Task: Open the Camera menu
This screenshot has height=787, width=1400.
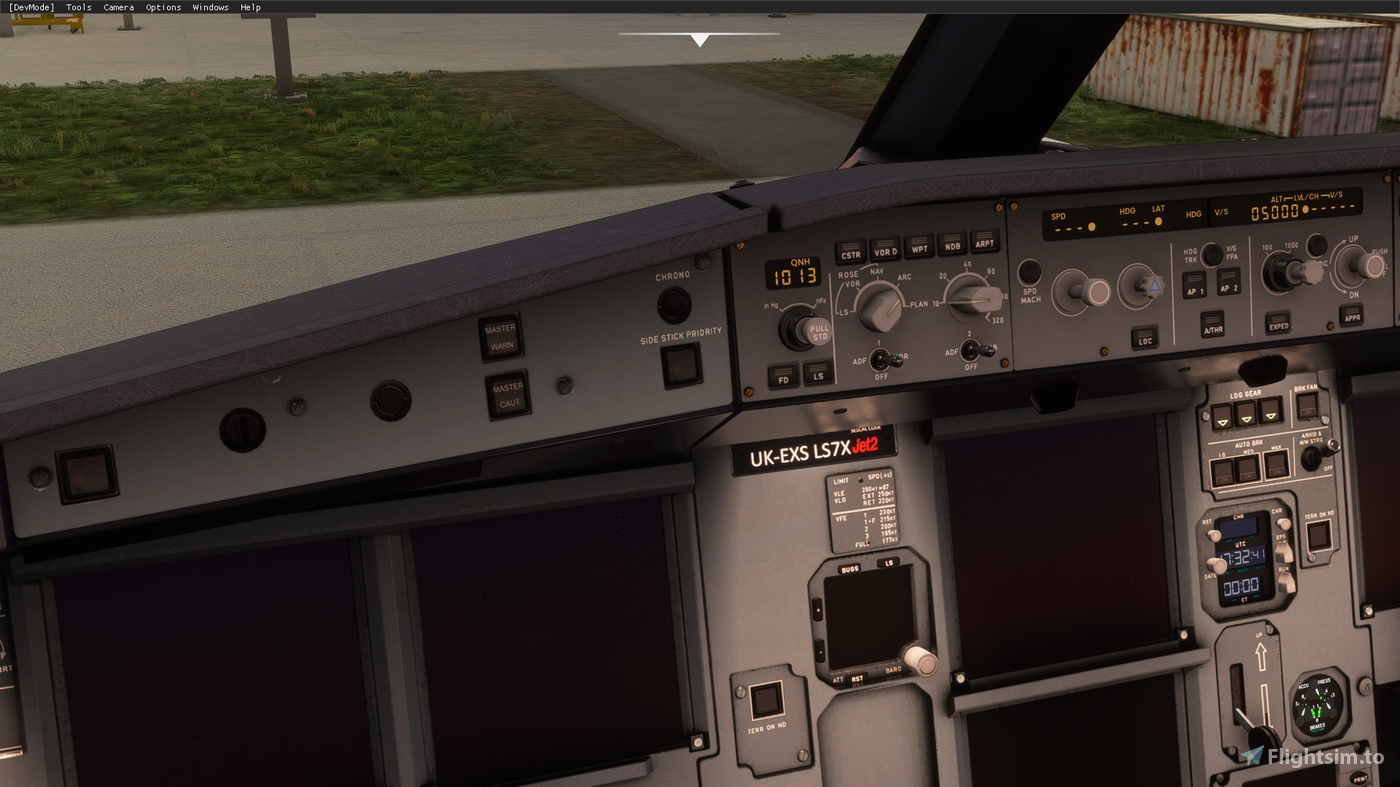Action: point(118,7)
